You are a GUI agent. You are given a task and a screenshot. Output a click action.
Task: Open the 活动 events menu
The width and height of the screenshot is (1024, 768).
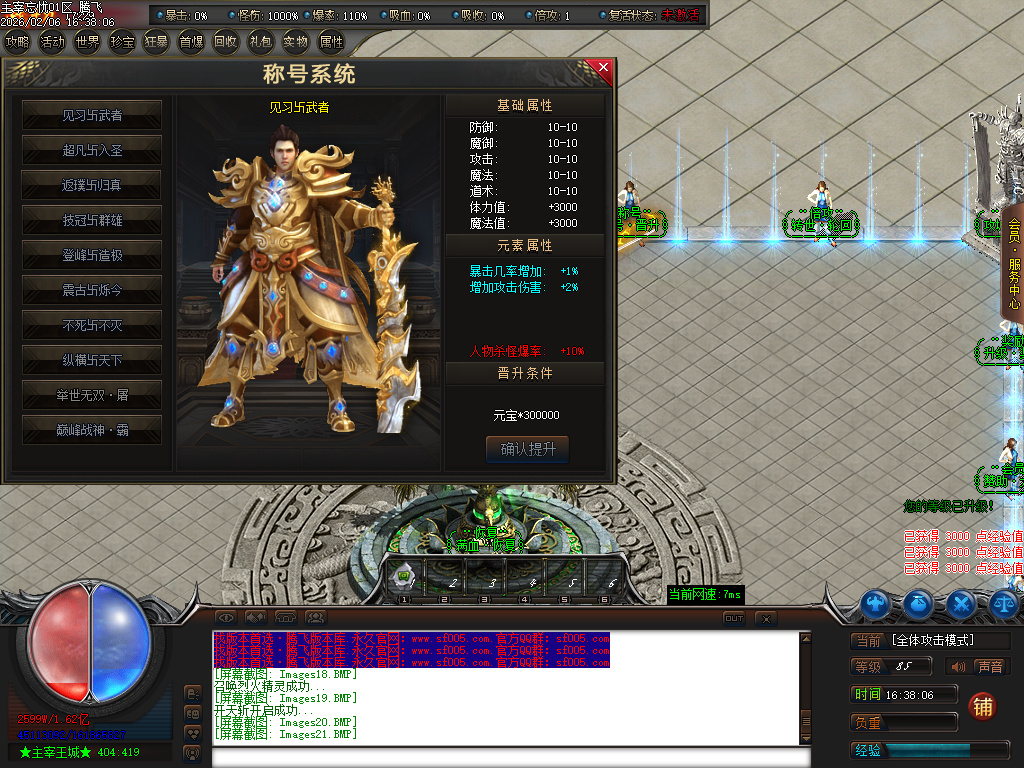[x=52, y=42]
